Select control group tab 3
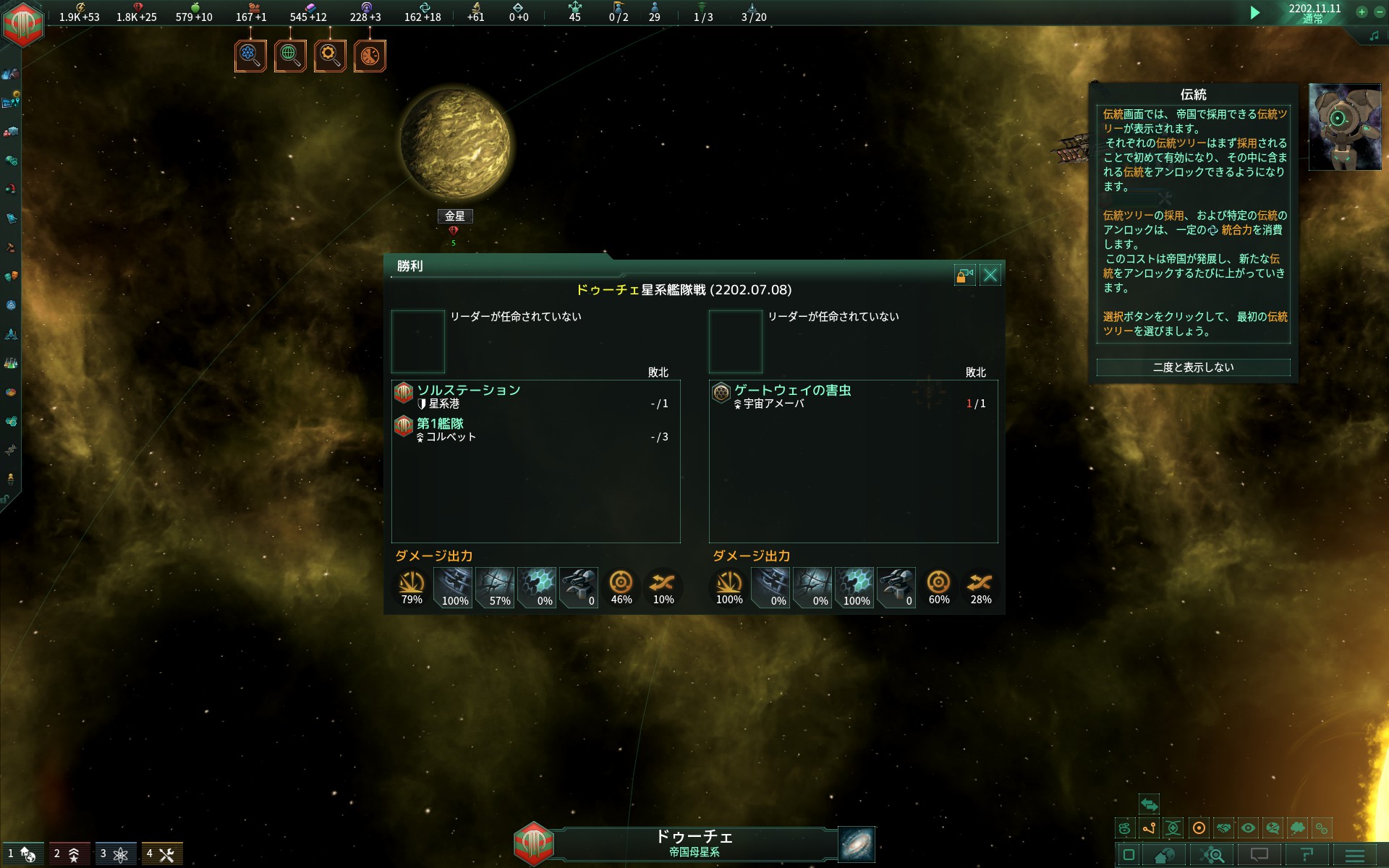This screenshot has height=868, width=1389. pyautogui.click(x=115, y=854)
